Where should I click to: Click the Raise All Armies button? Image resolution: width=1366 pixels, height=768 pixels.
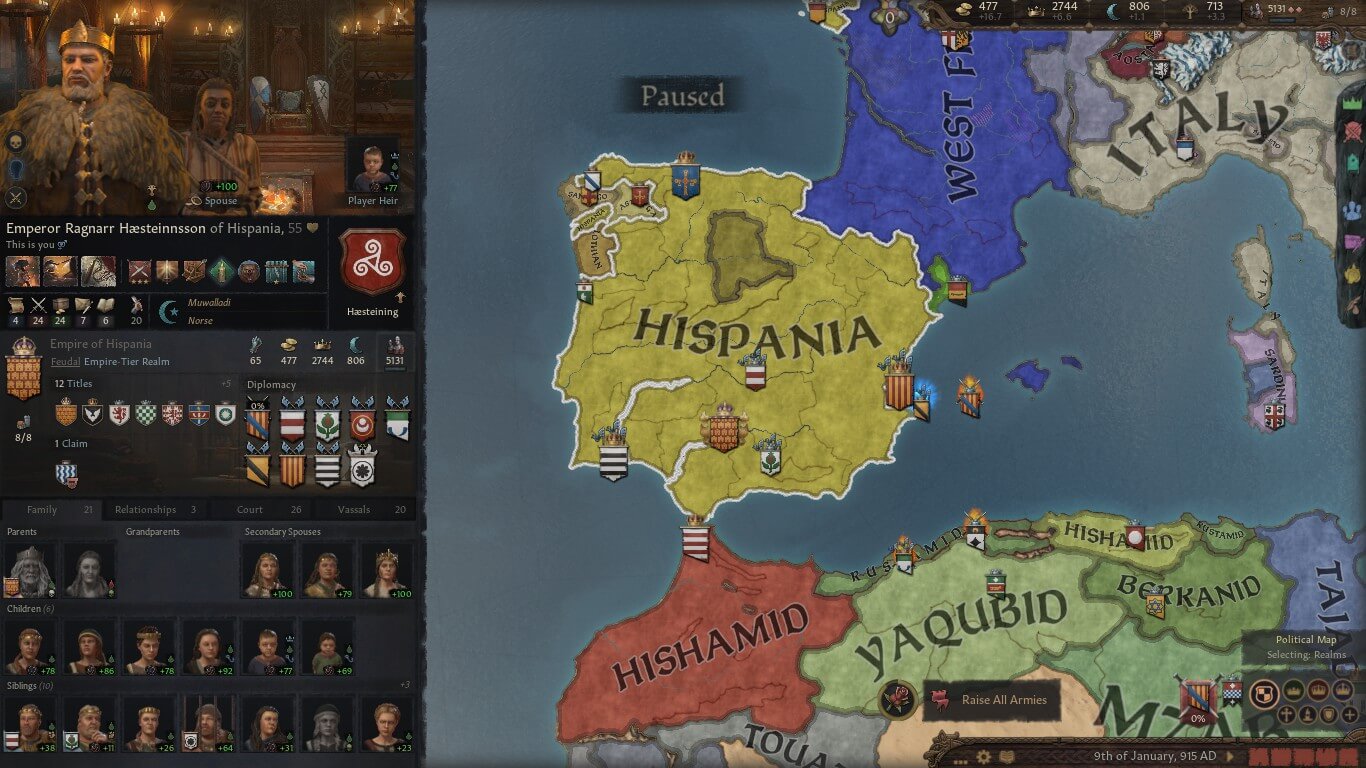993,701
